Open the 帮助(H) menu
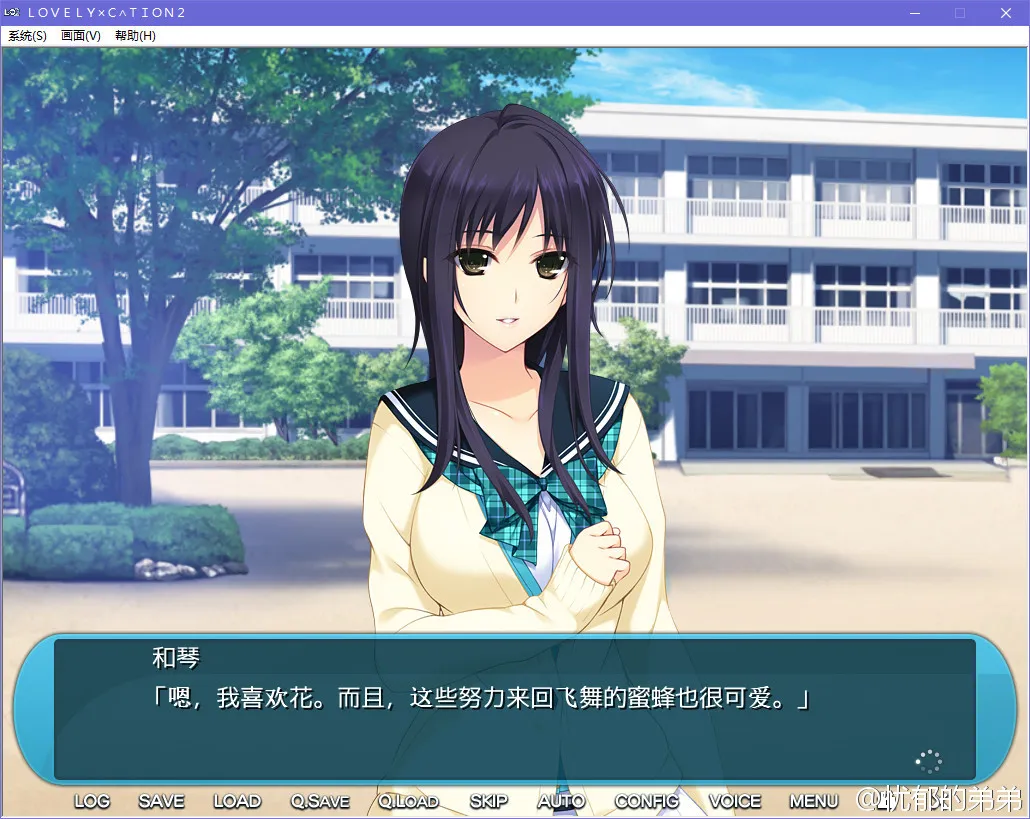Image resolution: width=1030 pixels, height=819 pixels. pyautogui.click(x=135, y=36)
